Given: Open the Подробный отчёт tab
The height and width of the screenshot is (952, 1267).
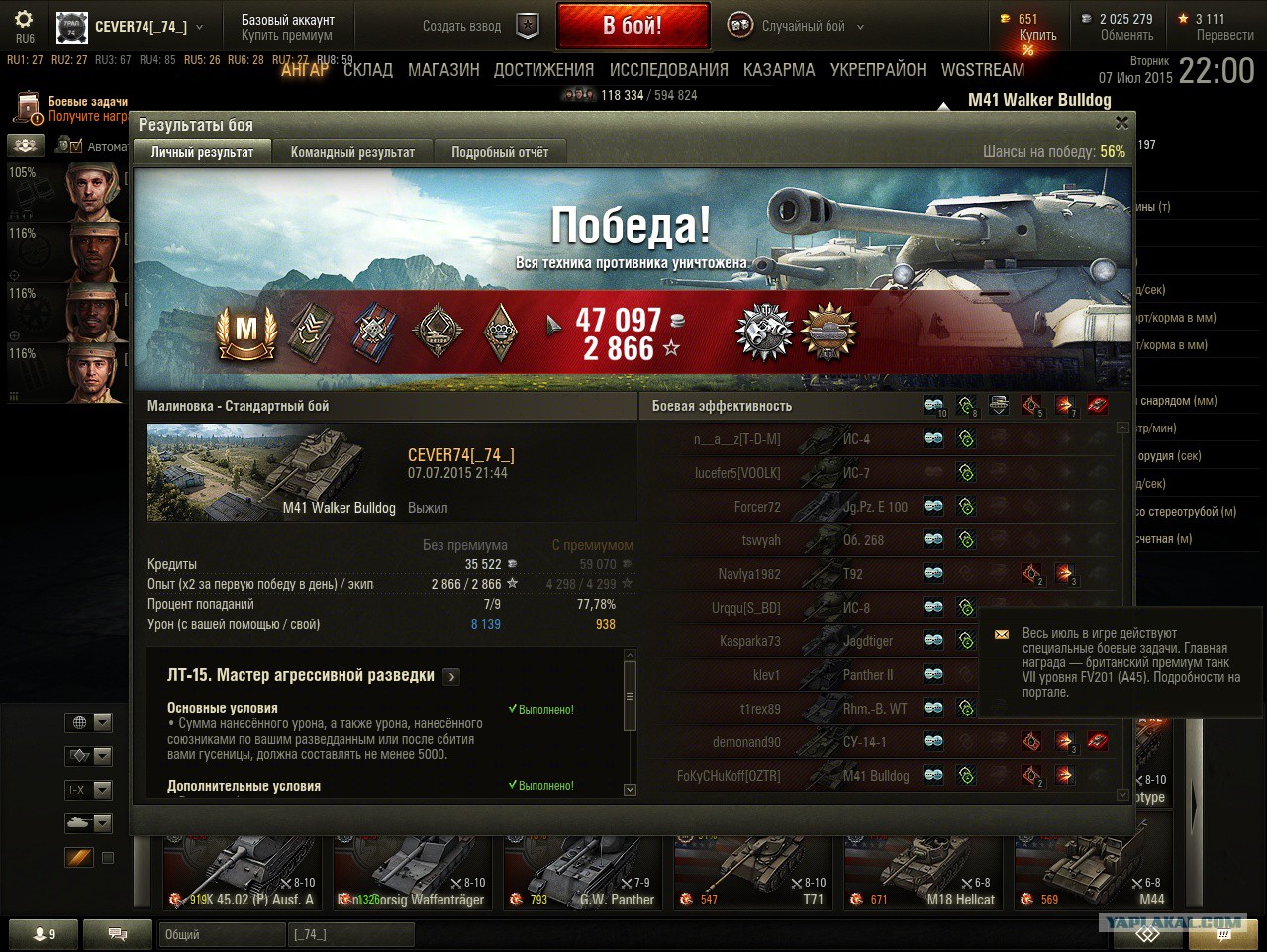Looking at the screenshot, I should click(500, 152).
